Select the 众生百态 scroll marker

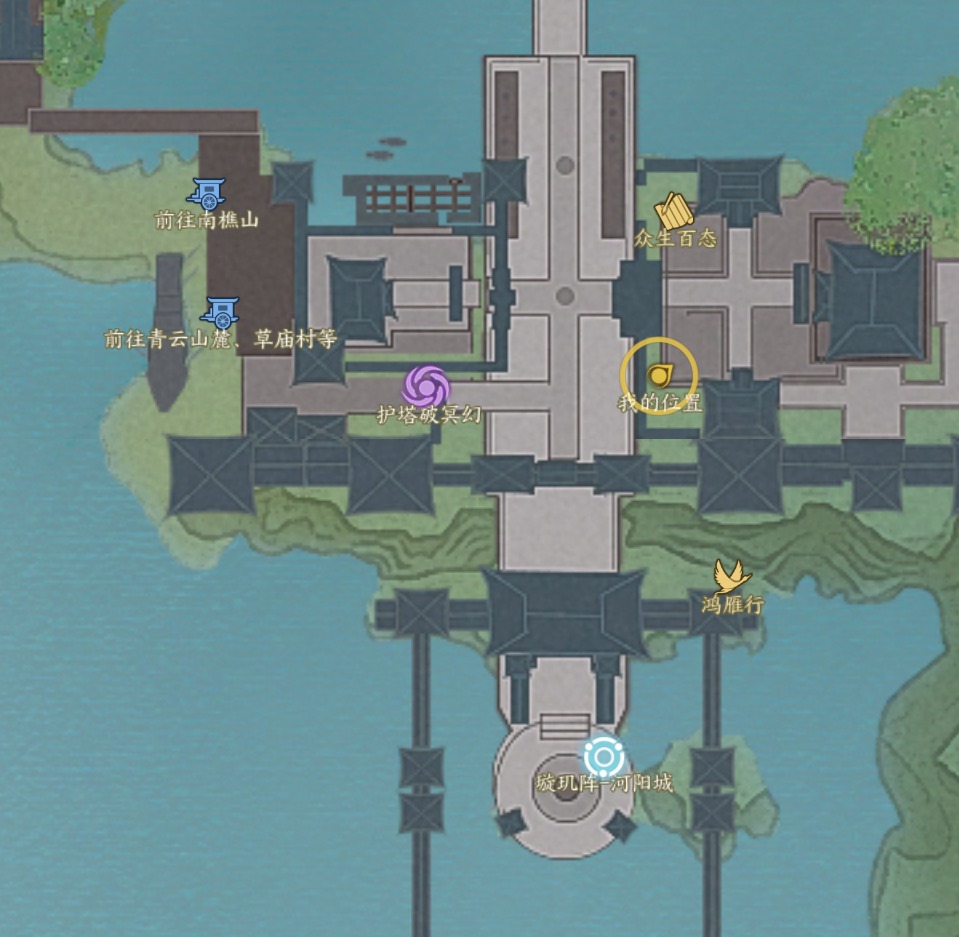click(x=674, y=212)
